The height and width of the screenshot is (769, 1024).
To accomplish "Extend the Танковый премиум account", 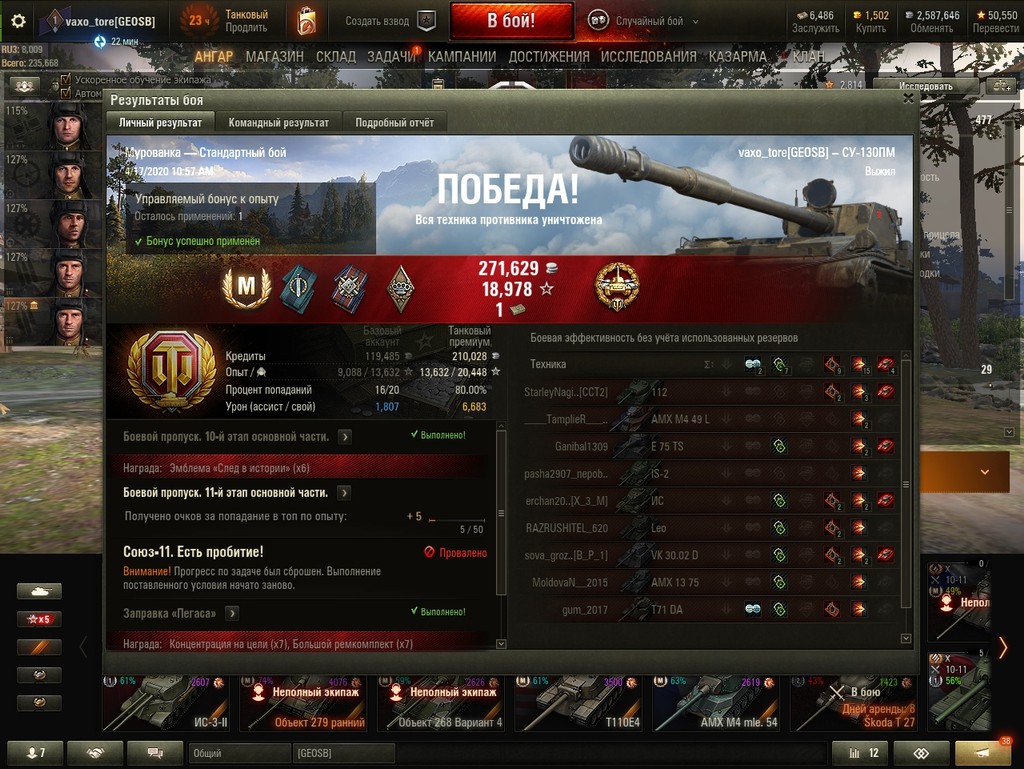I will coord(245,27).
